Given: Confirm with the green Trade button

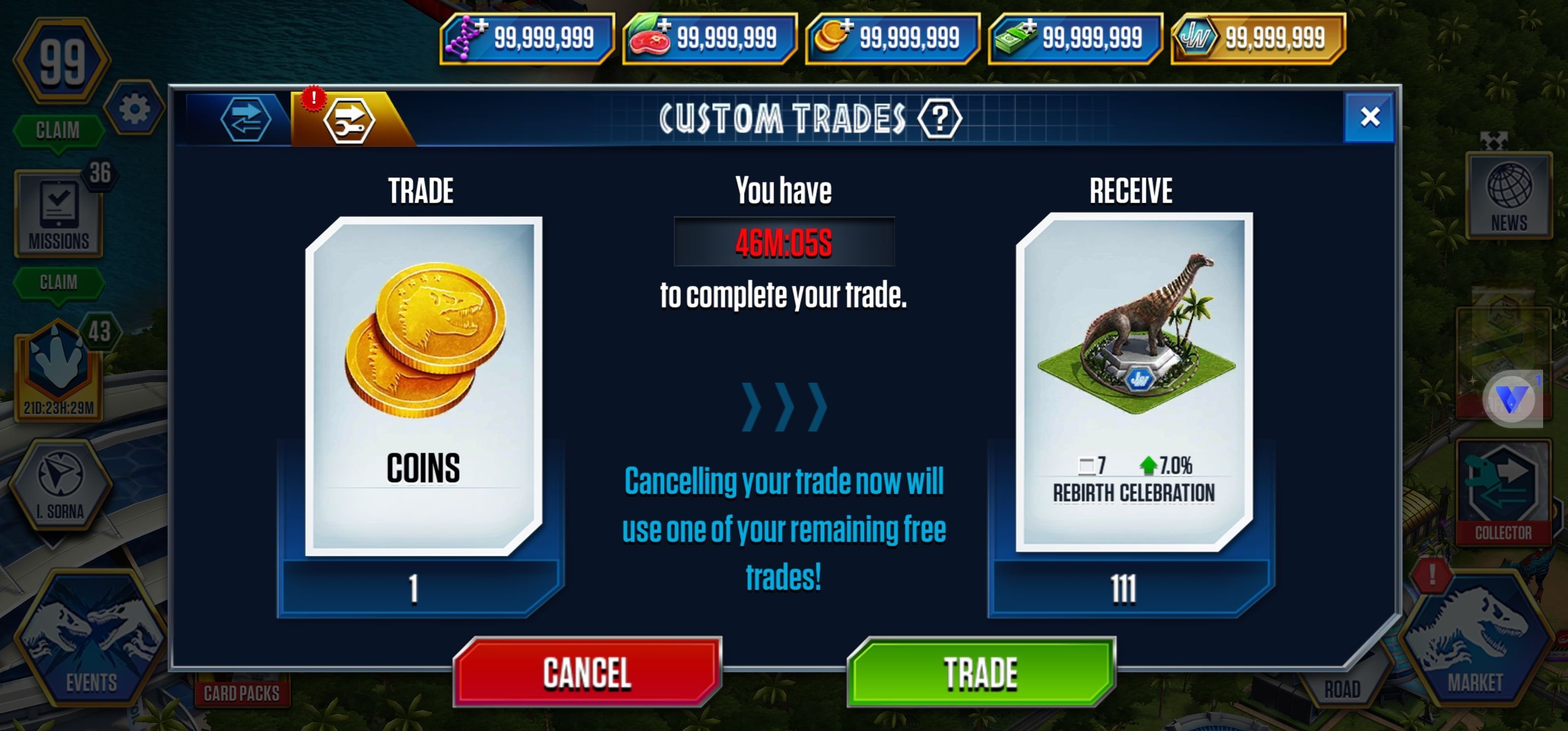Looking at the screenshot, I should coord(981,672).
